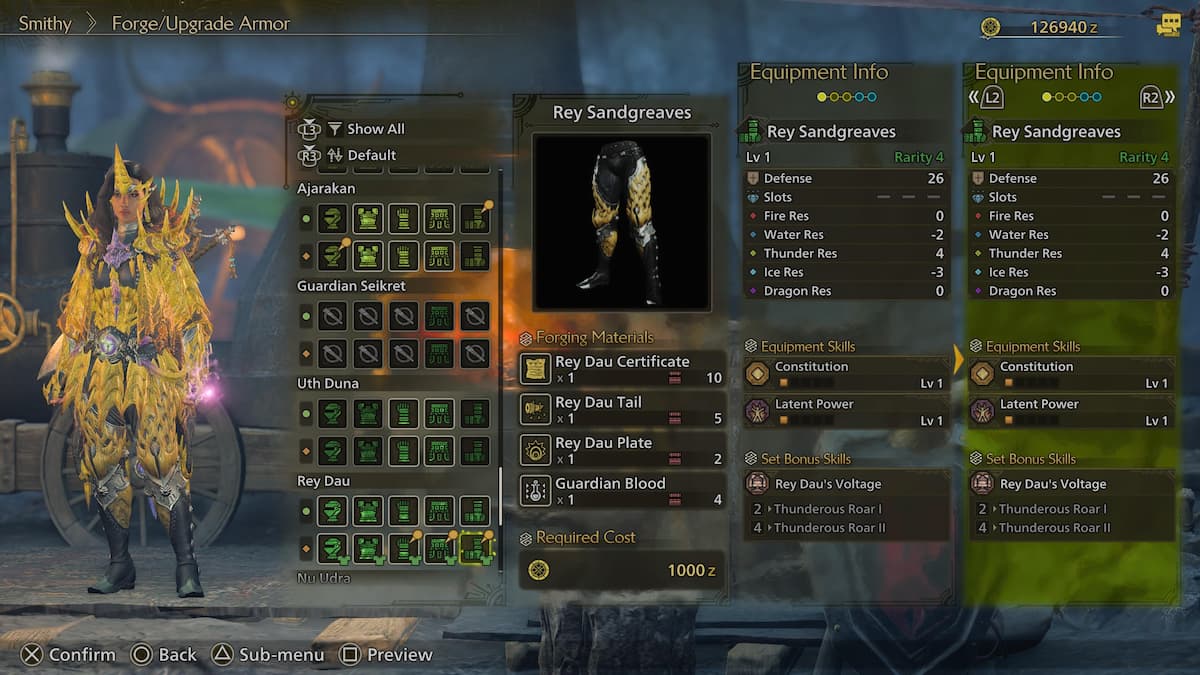1200x675 pixels.
Task: Pick the Rey Dau alpha waist armor
Action: 439,512
